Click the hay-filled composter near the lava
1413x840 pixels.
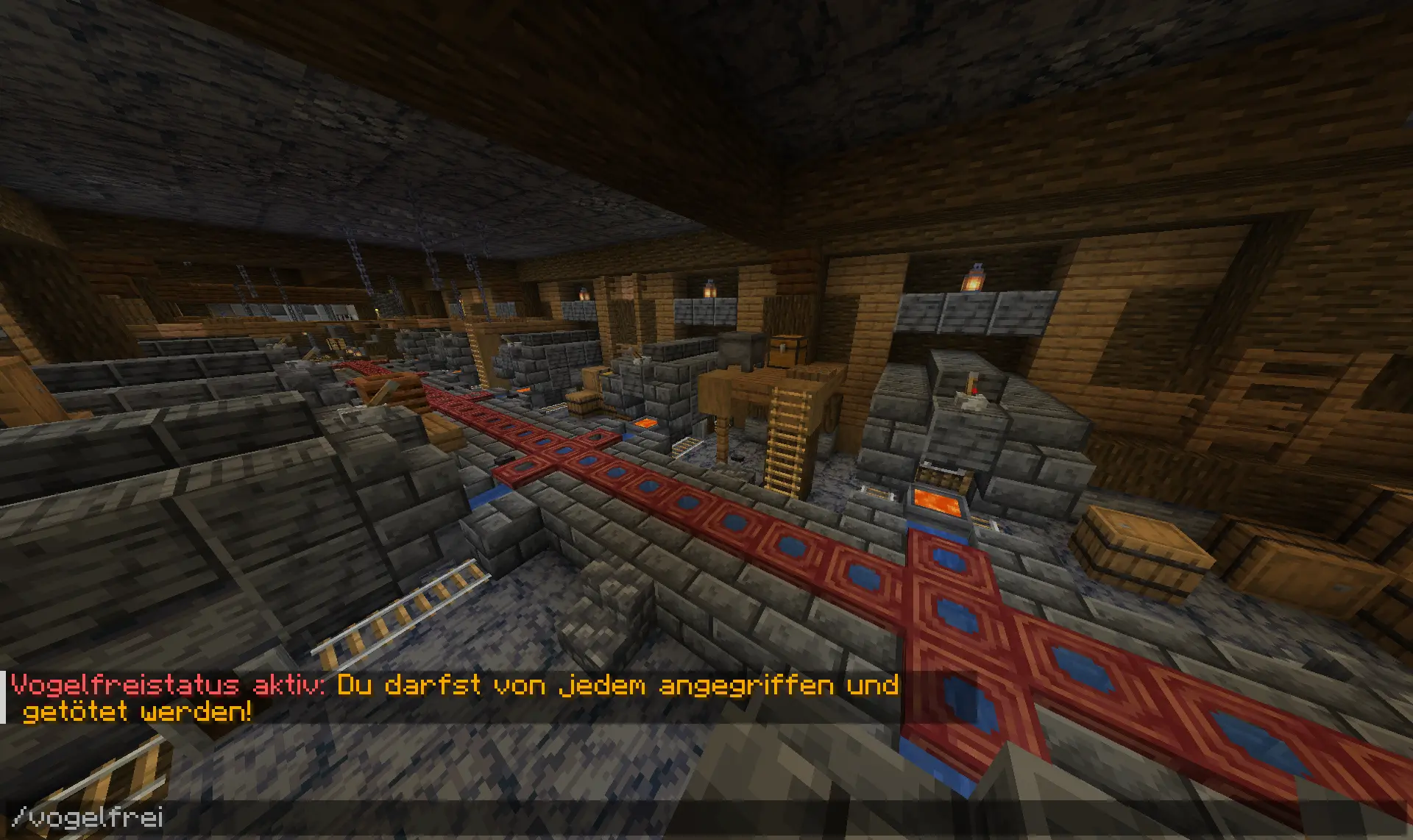[943, 478]
